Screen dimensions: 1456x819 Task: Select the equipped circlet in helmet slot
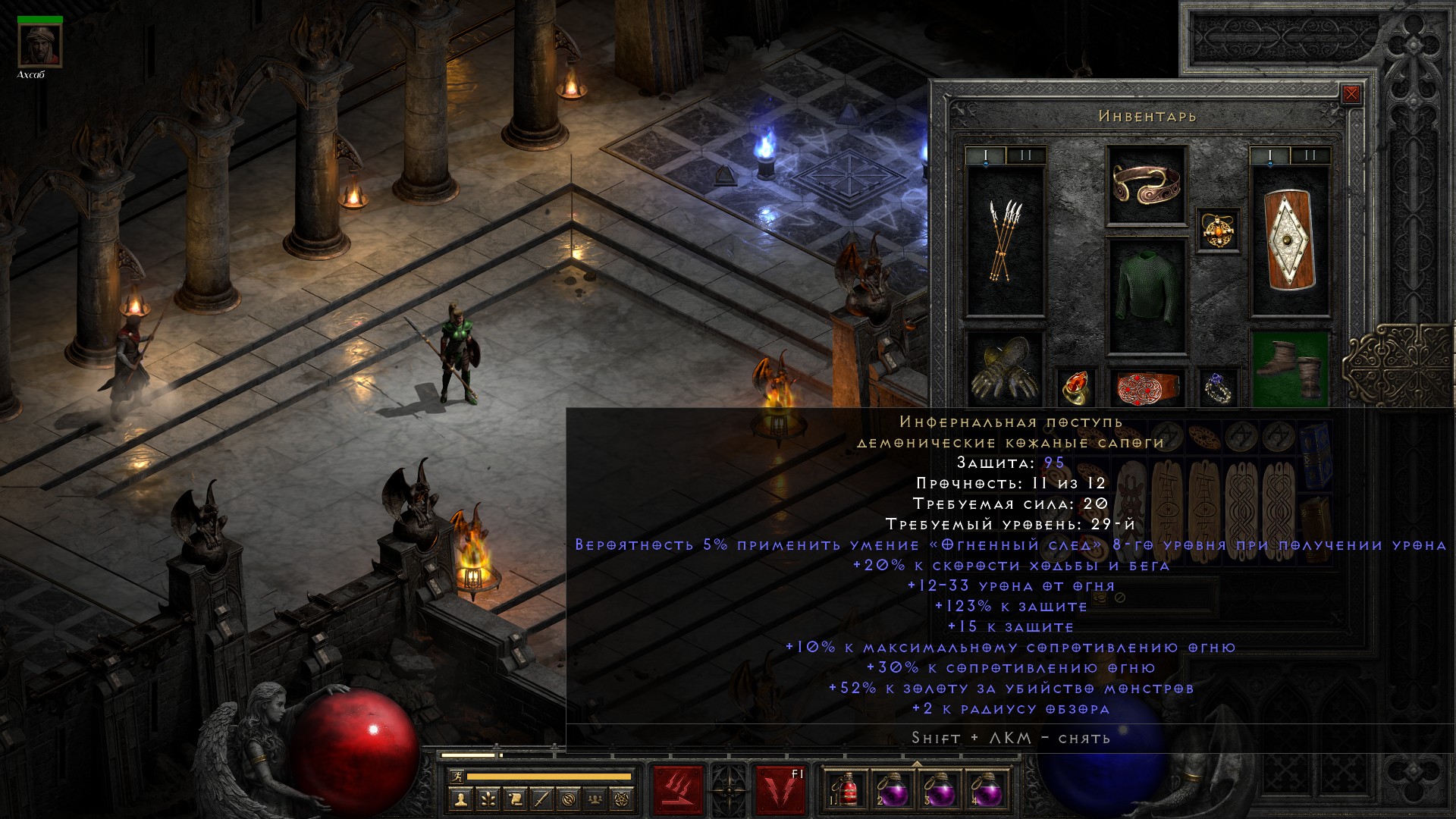click(1146, 185)
